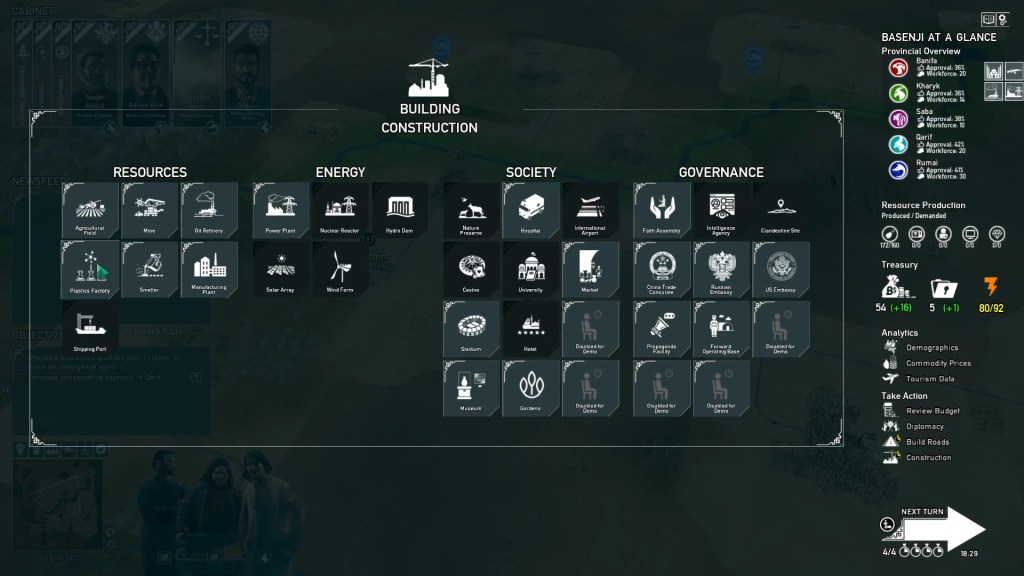Select the Wind Farm tile

pos(341,269)
